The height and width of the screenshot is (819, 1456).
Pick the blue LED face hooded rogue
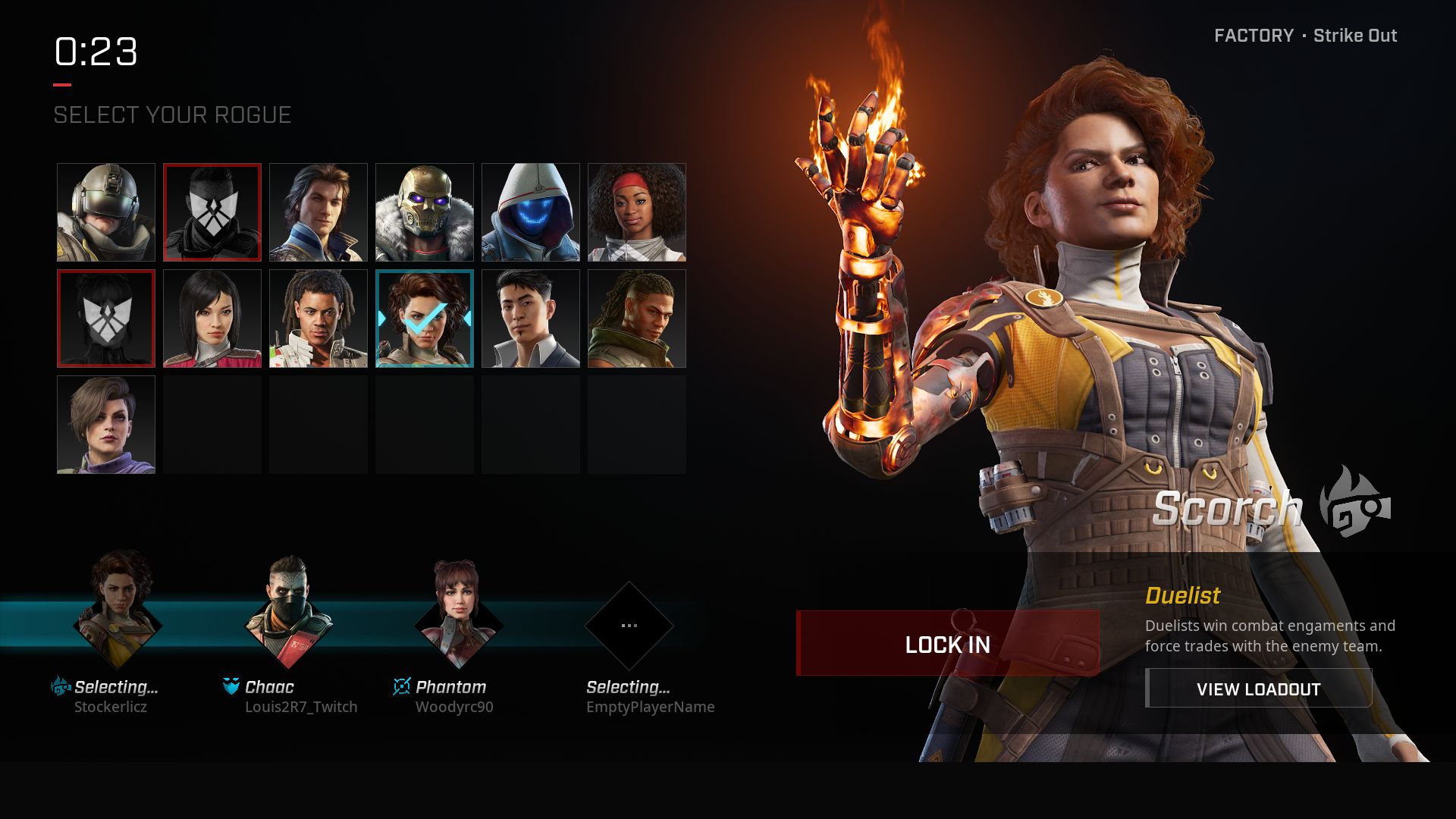pos(531,212)
